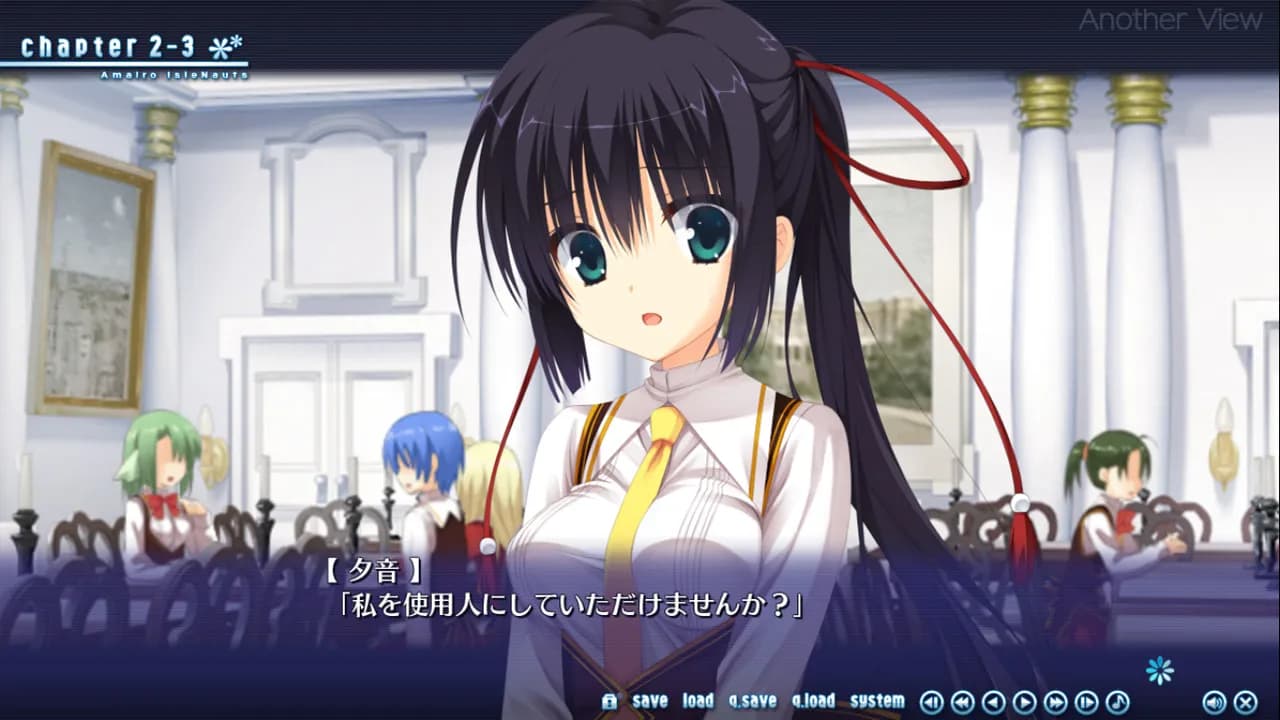Screen dimensions: 1280x720
Task: Click the rewind double-arrow icon
Action: coord(963,702)
